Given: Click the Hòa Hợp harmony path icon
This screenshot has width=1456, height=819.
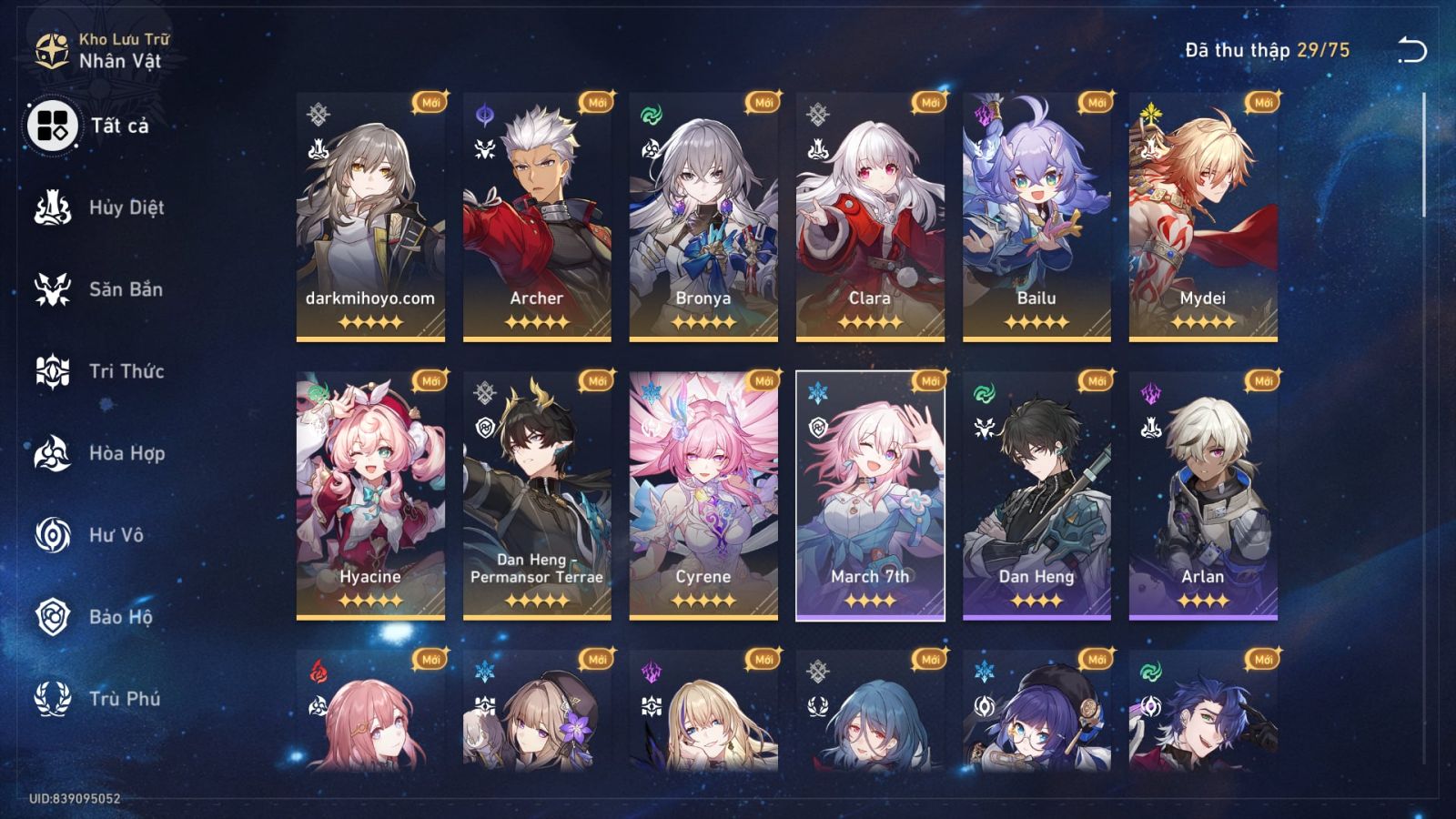Looking at the screenshot, I should (x=55, y=453).
